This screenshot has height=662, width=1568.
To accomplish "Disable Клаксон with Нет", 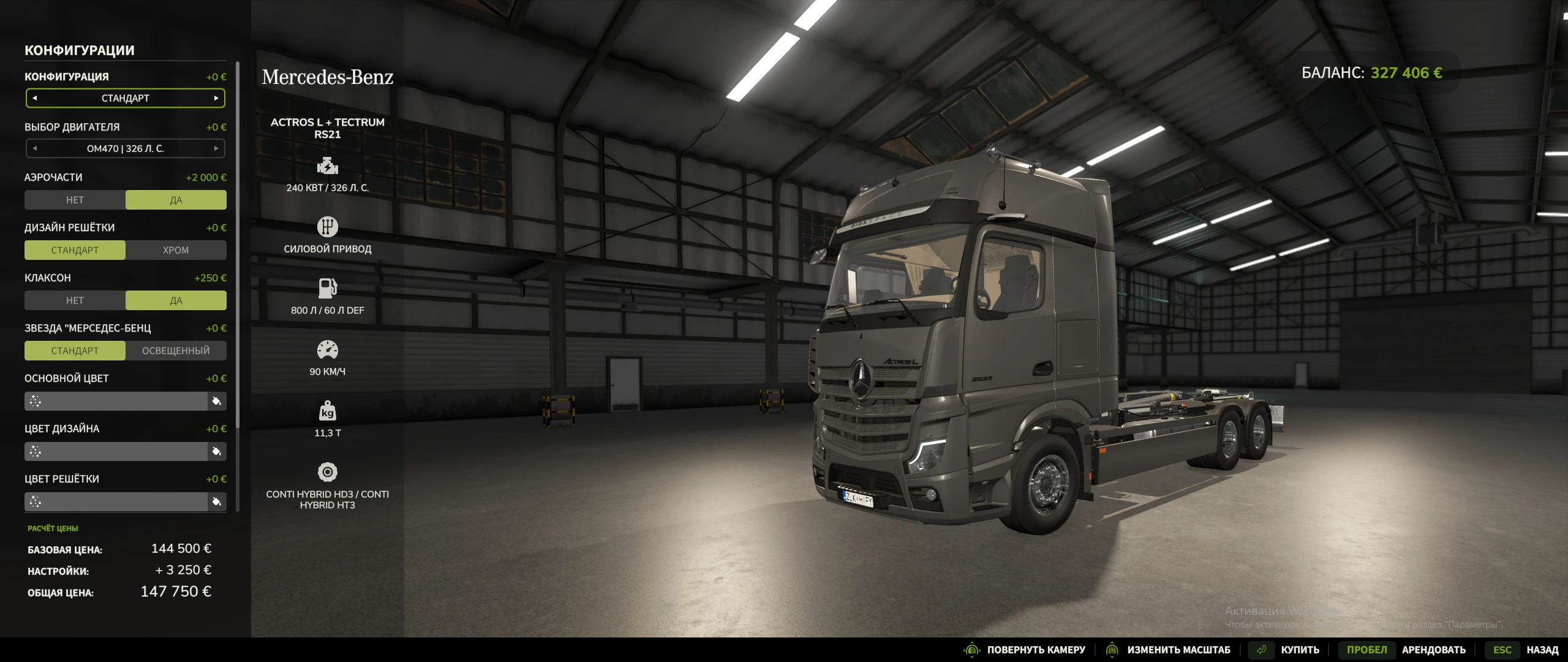I will [x=75, y=300].
